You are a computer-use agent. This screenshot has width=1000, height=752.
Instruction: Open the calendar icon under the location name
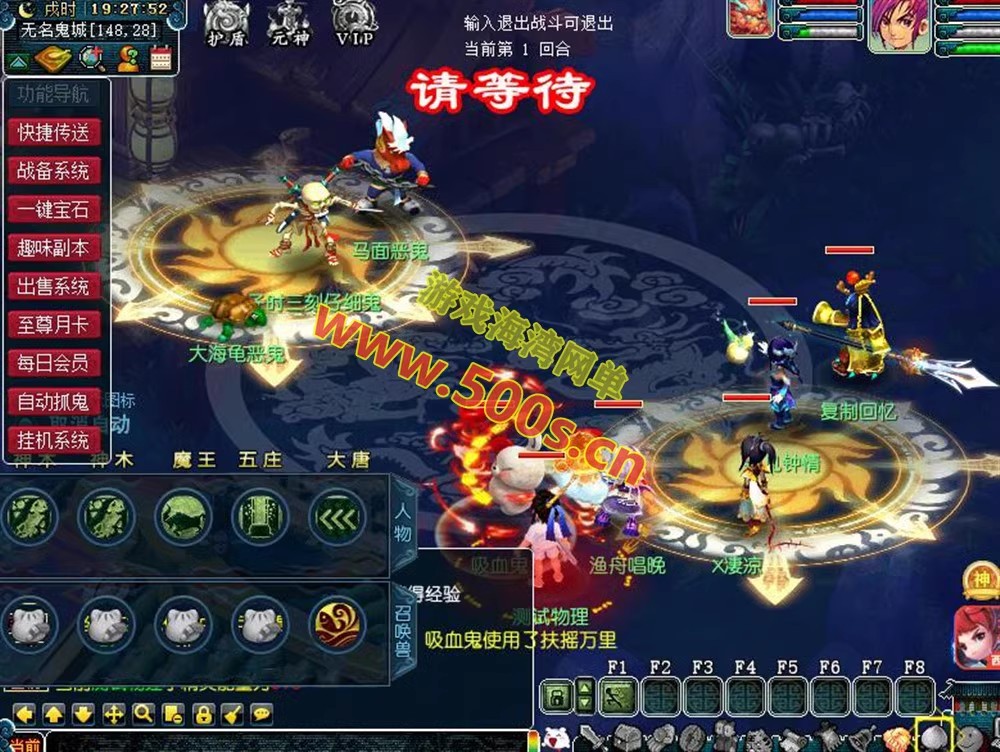[x=161, y=59]
